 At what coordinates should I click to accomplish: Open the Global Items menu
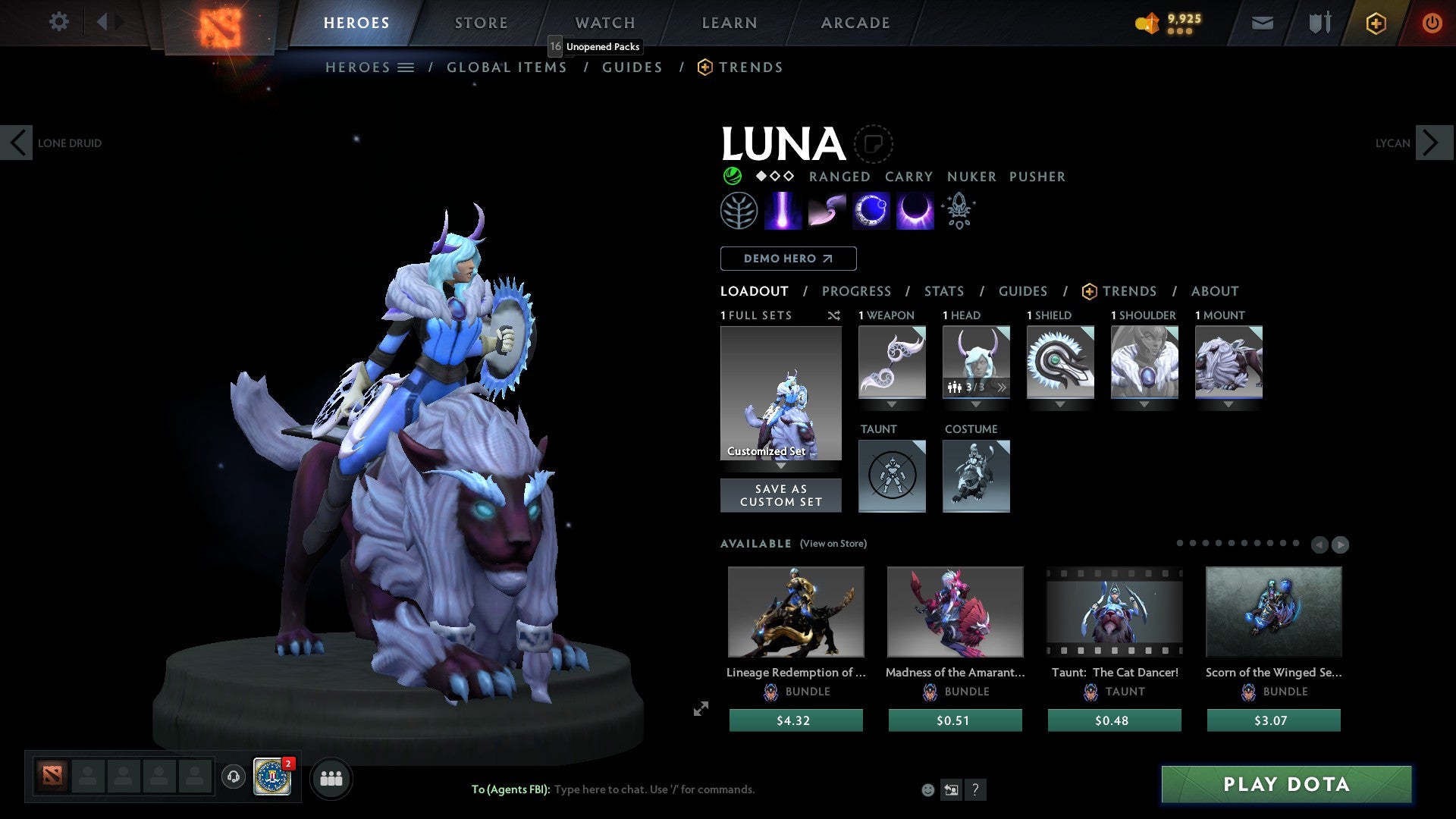pyautogui.click(x=507, y=67)
